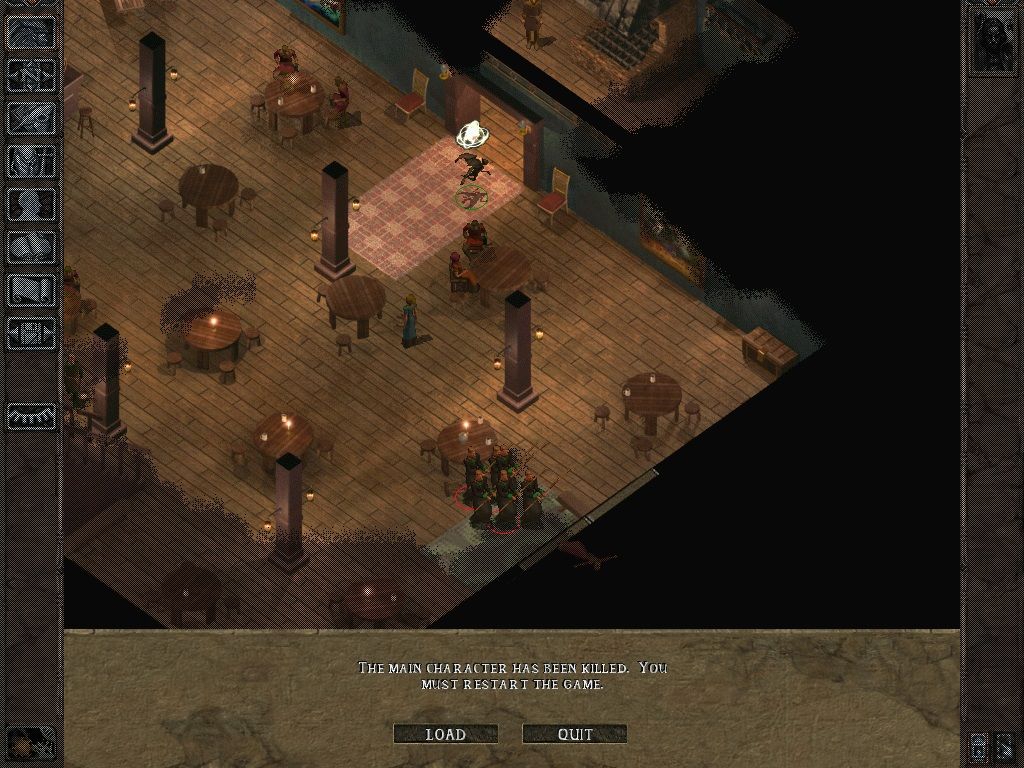The width and height of the screenshot is (1024, 768).
Task: Open the journal quill icon
Action: coord(31,118)
